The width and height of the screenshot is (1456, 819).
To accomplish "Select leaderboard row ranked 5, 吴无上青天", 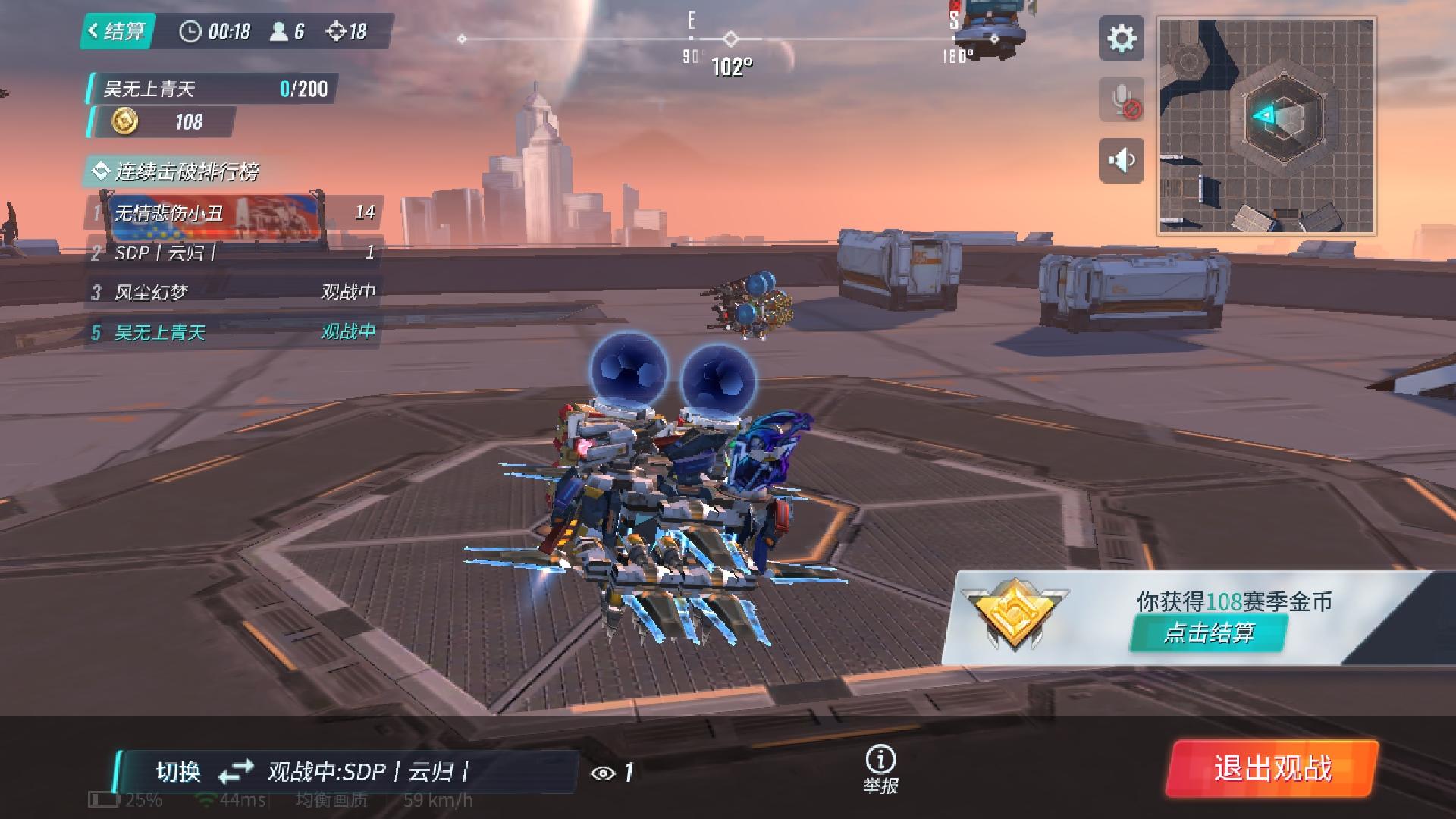I will pos(234,332).
